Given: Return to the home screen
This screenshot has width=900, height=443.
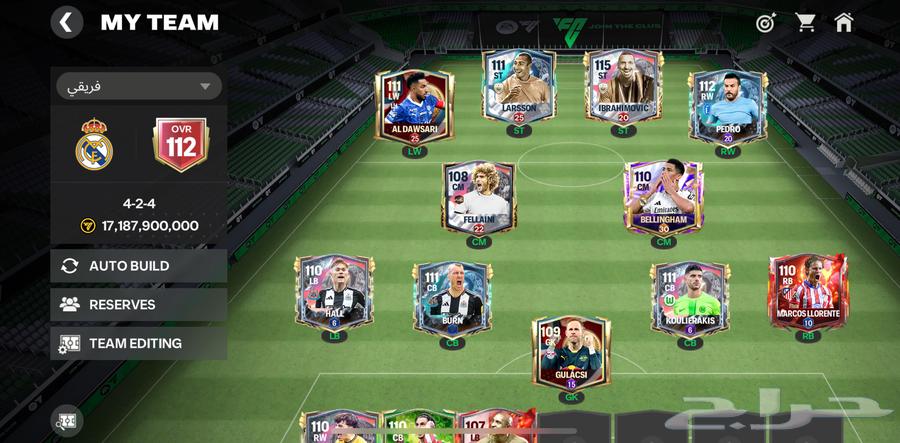Looking at the screenshot, I should click(x=844, y=22).
